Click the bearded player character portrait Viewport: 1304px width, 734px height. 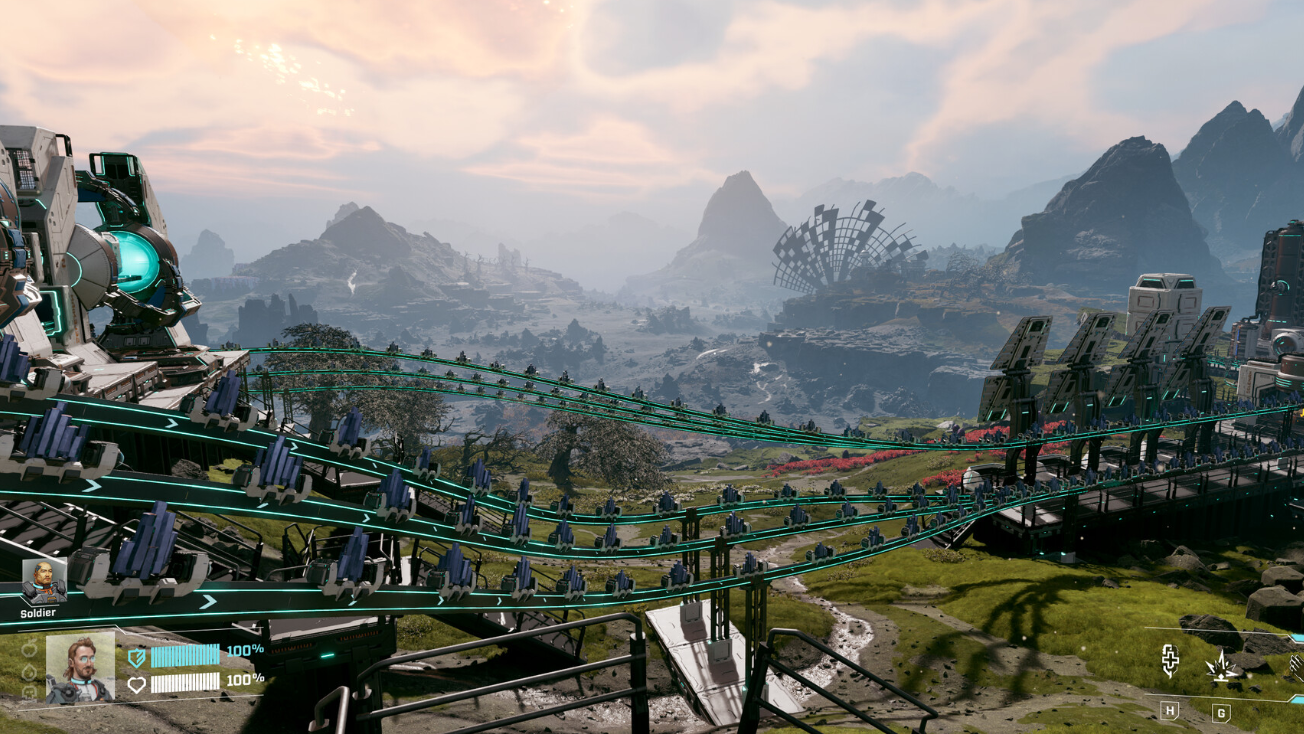(x=80, y=667)
